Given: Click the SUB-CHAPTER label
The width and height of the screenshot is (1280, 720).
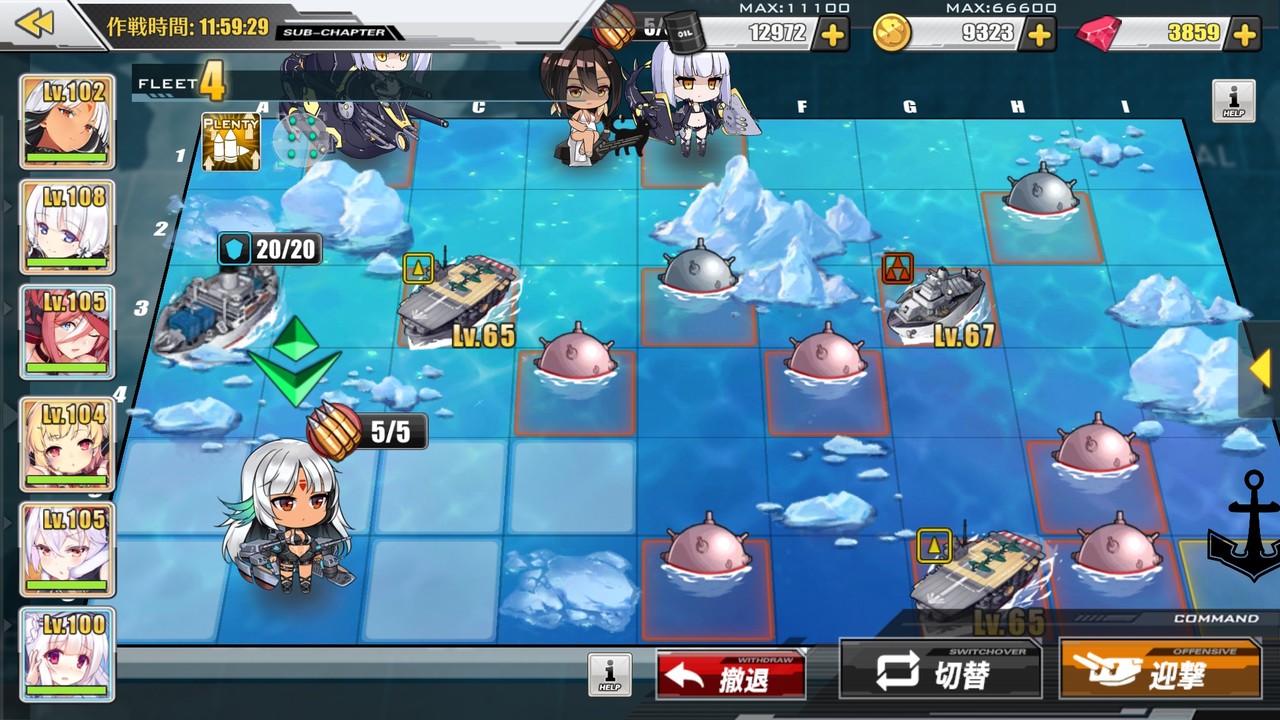Looking at the screenshot, I should [334, 32].
